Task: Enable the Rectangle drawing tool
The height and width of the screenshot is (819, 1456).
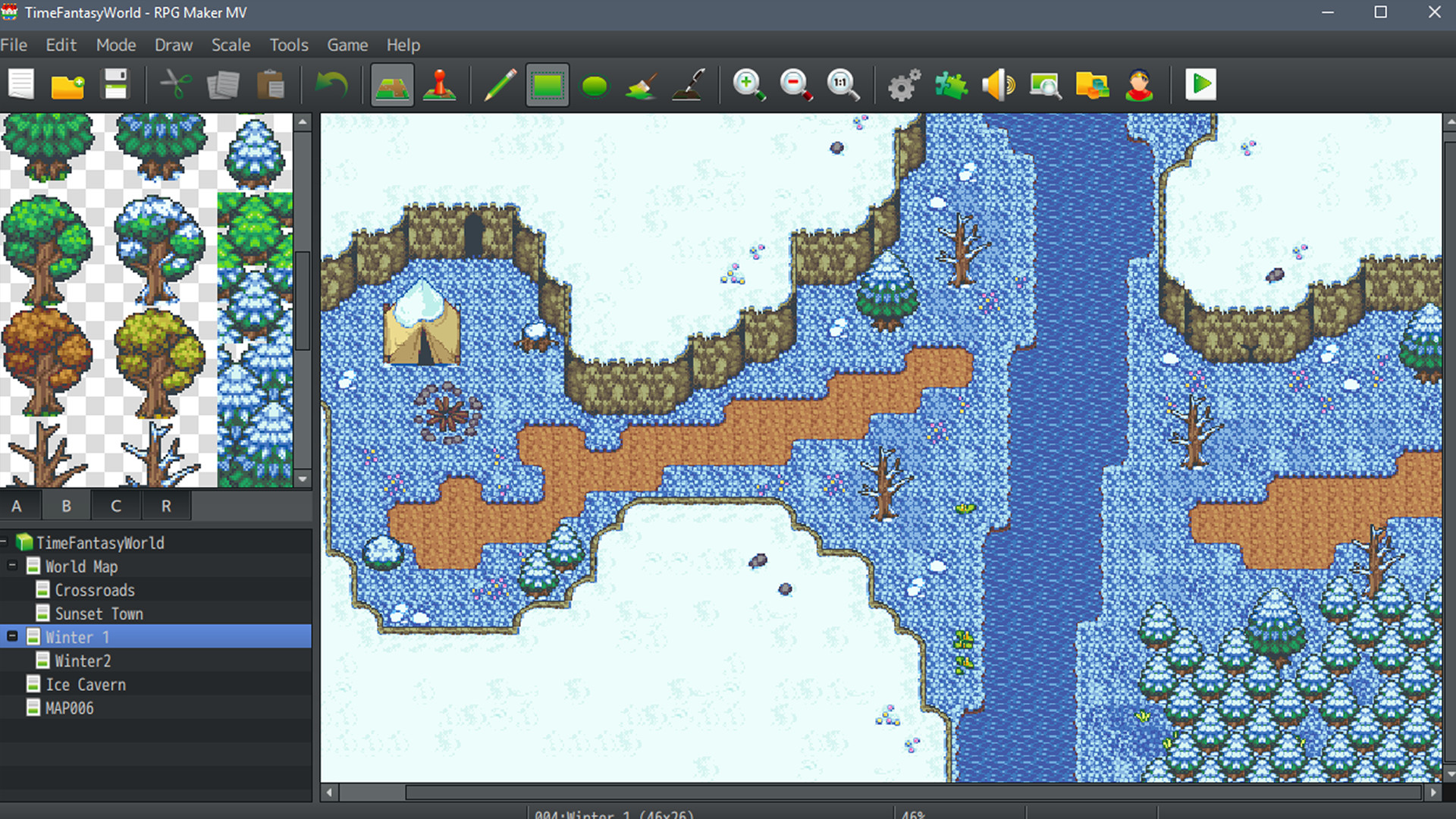Action: 548,85
